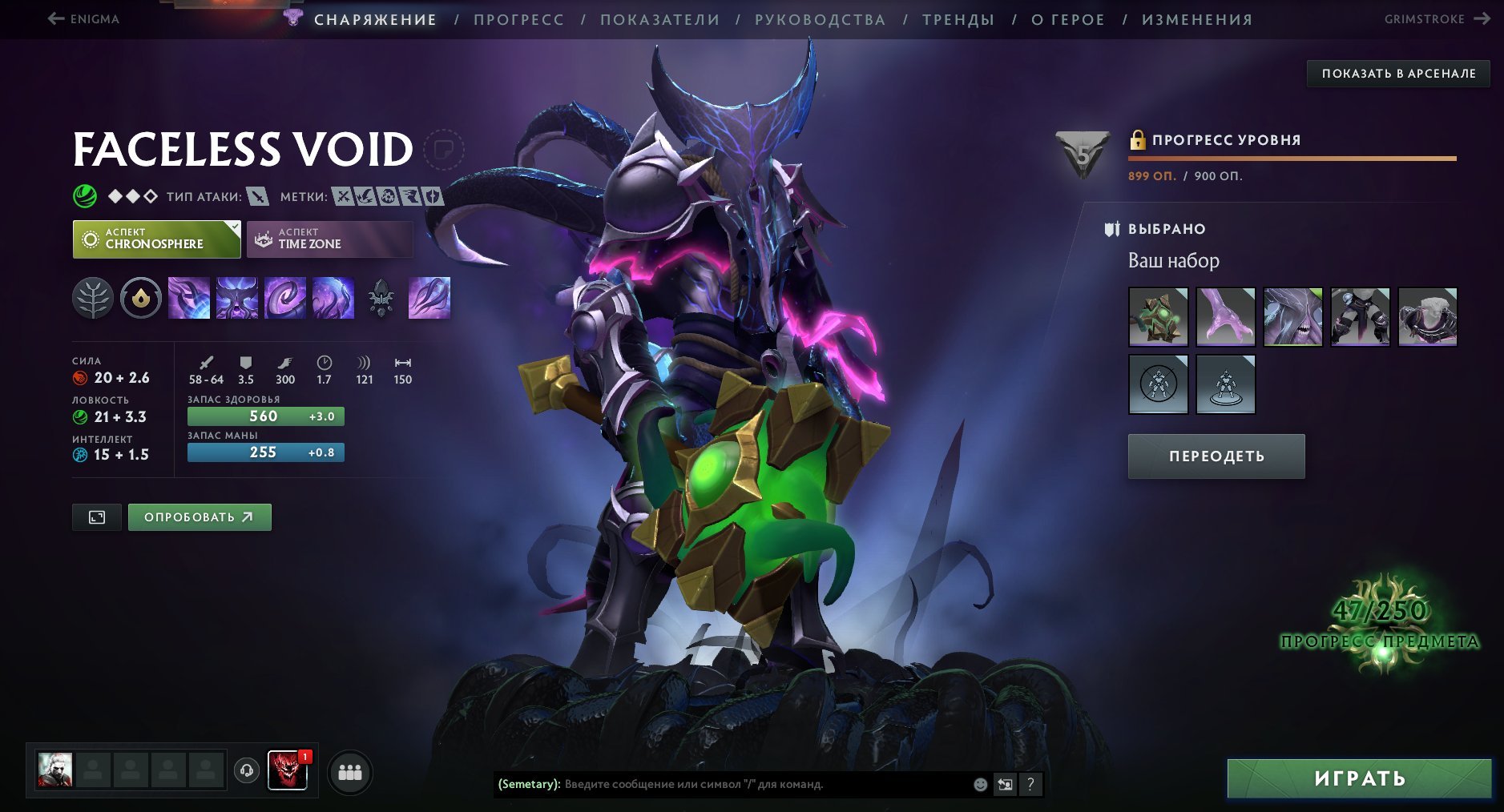Click the screenshot share icon near chat input
The height and width of the screenshot is (812, 1504).
tap(1005, 785)
